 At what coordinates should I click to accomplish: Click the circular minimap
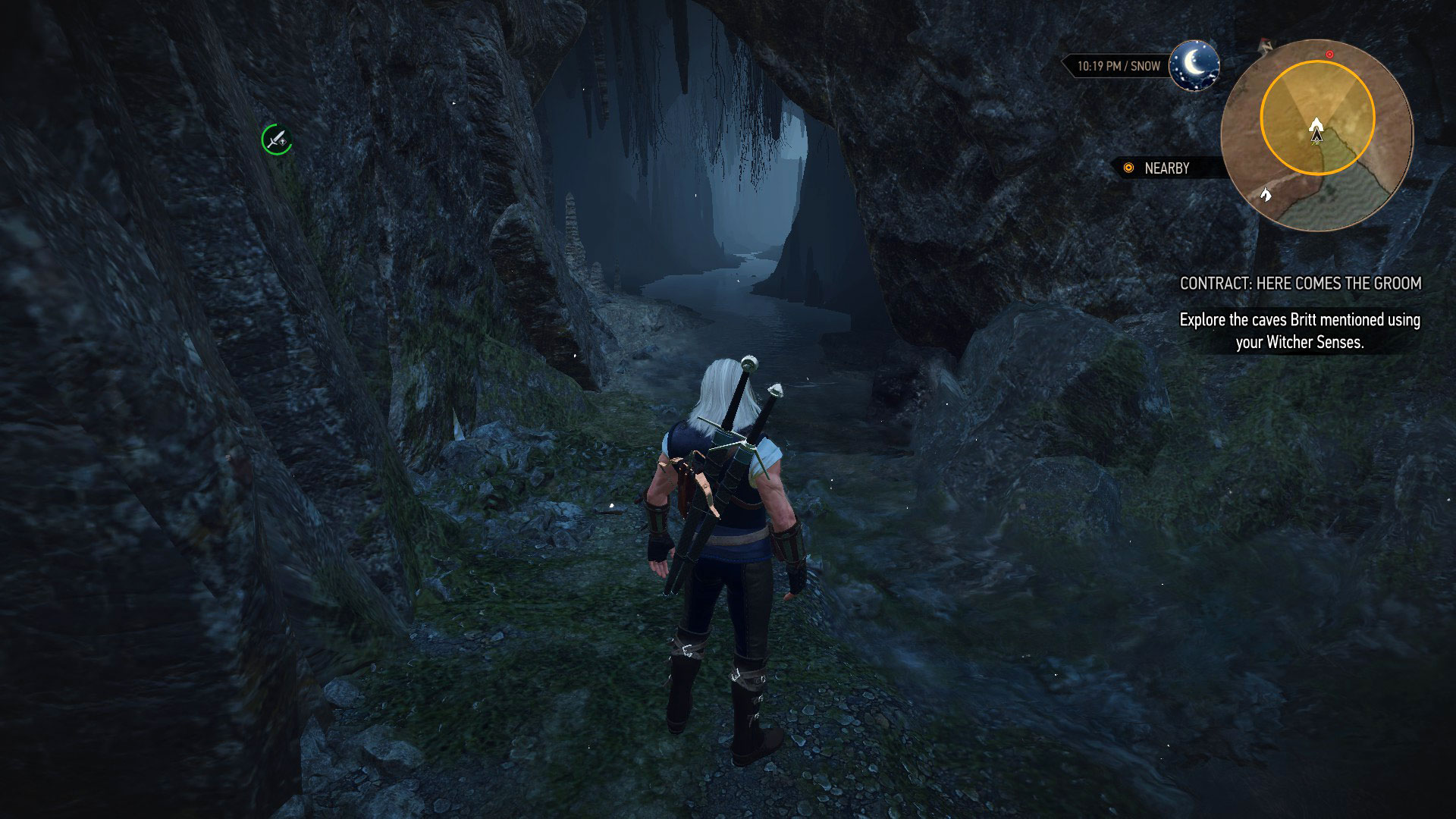1317,135
